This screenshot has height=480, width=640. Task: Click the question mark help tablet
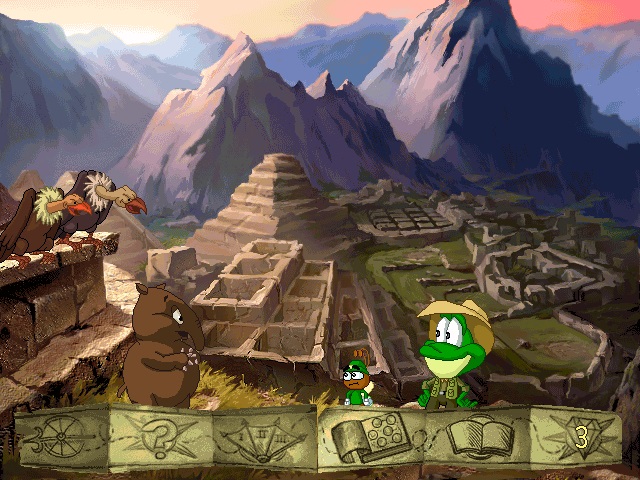(x=164, y=438)
